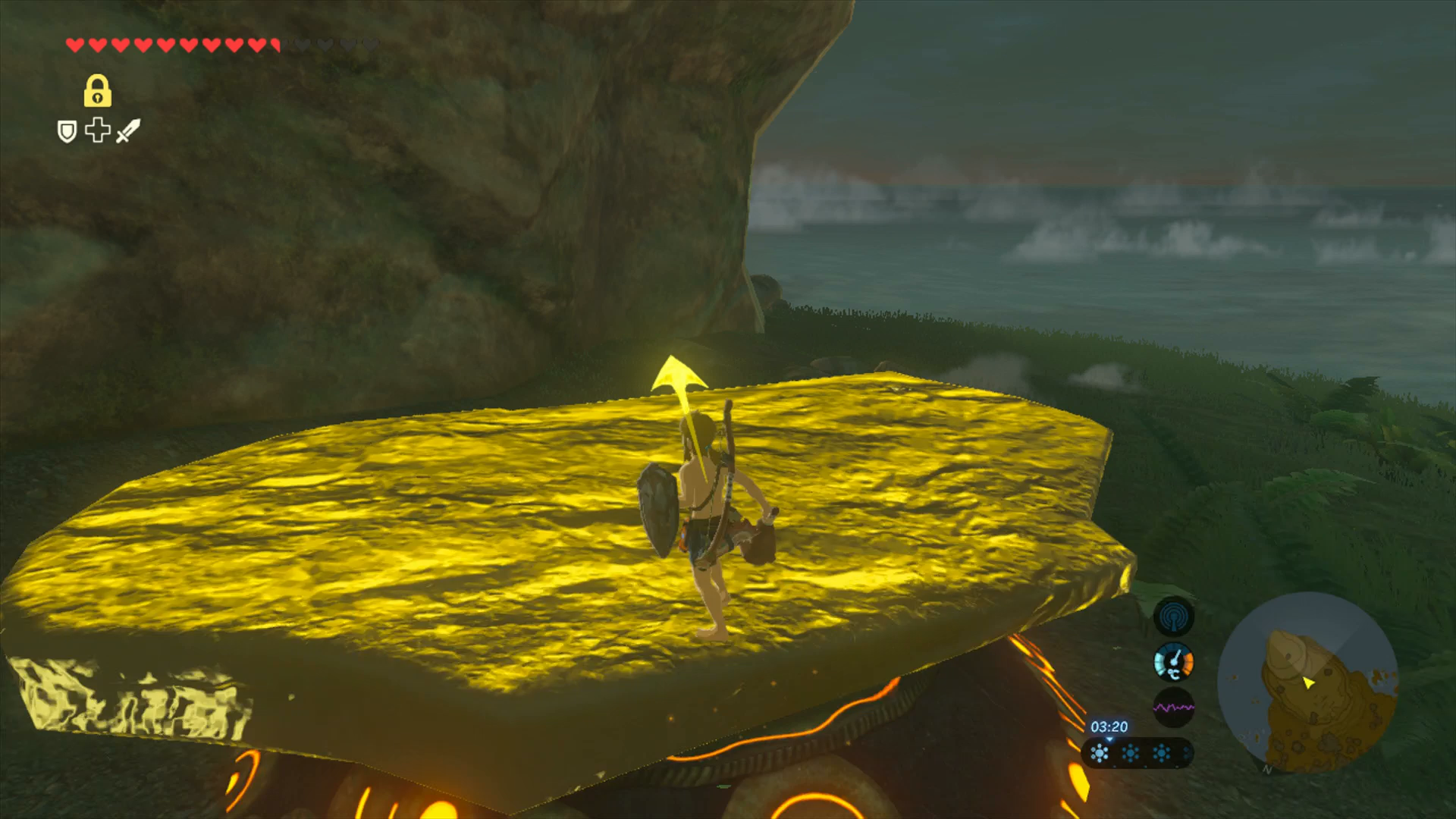This screenshot has height=819, width=1456.
Task: Open the noise level meter
Action: [1175, 705]
